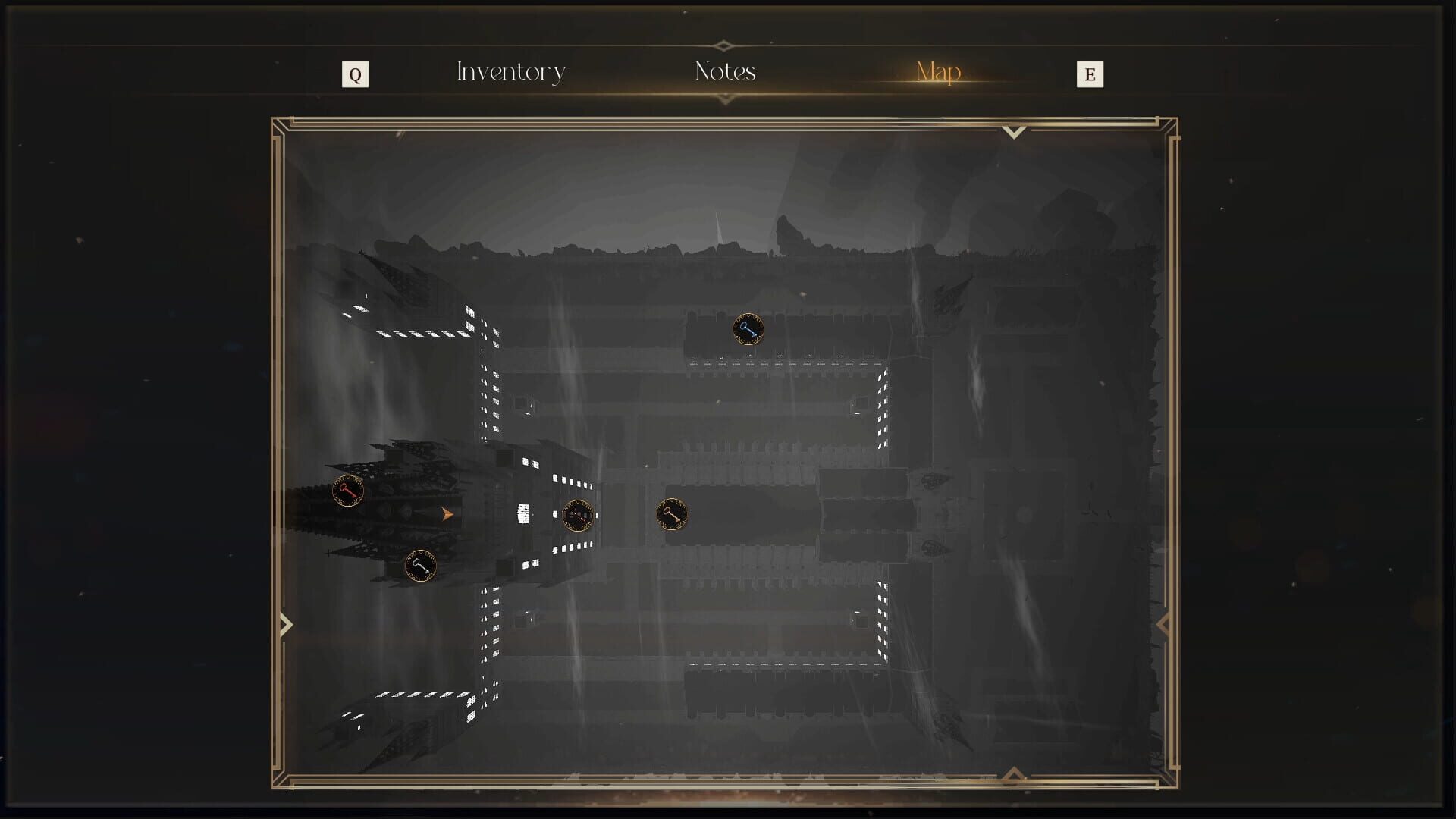
Task: Click the orange player position arrow
Action: (x=446, y=513)
